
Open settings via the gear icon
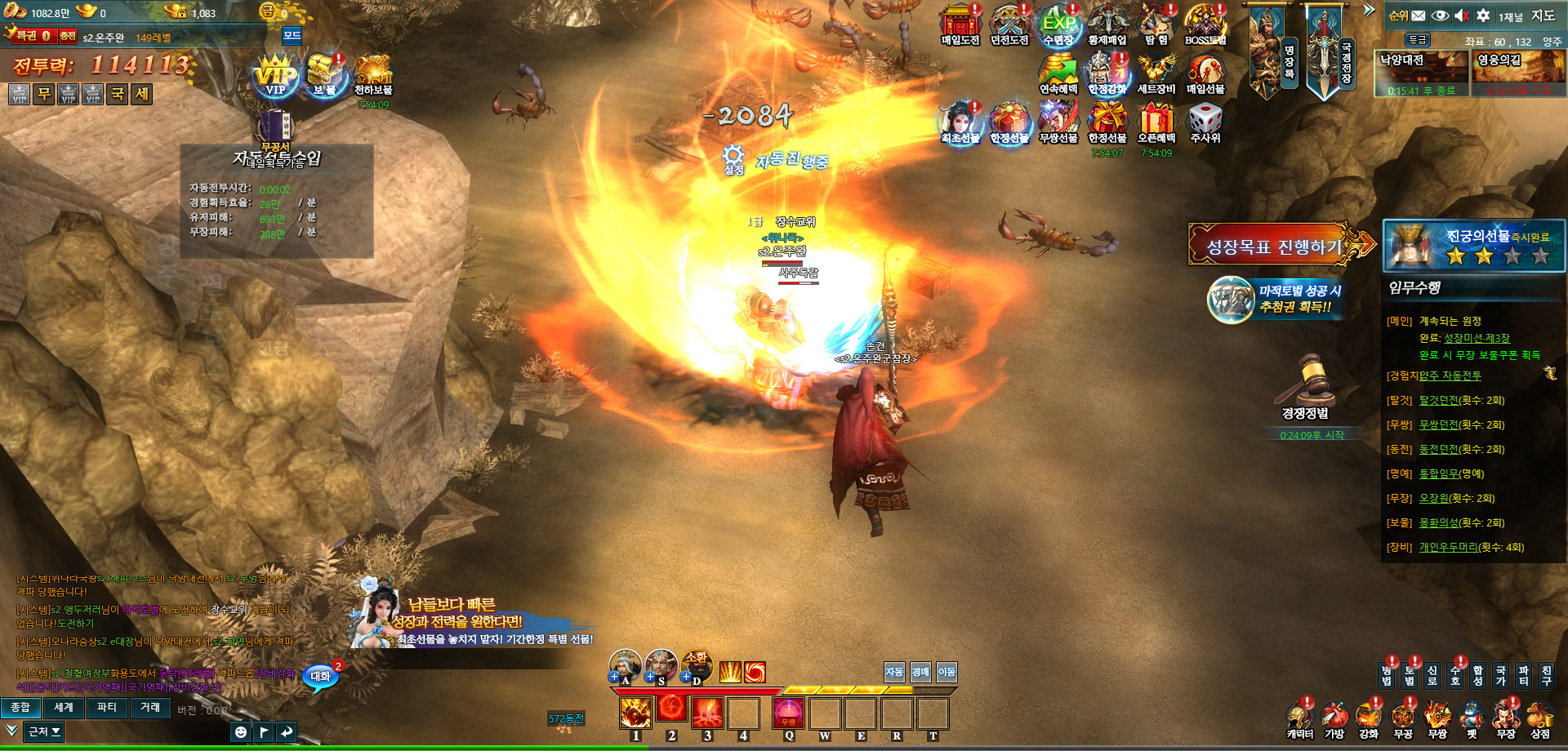coord(1483,16)
